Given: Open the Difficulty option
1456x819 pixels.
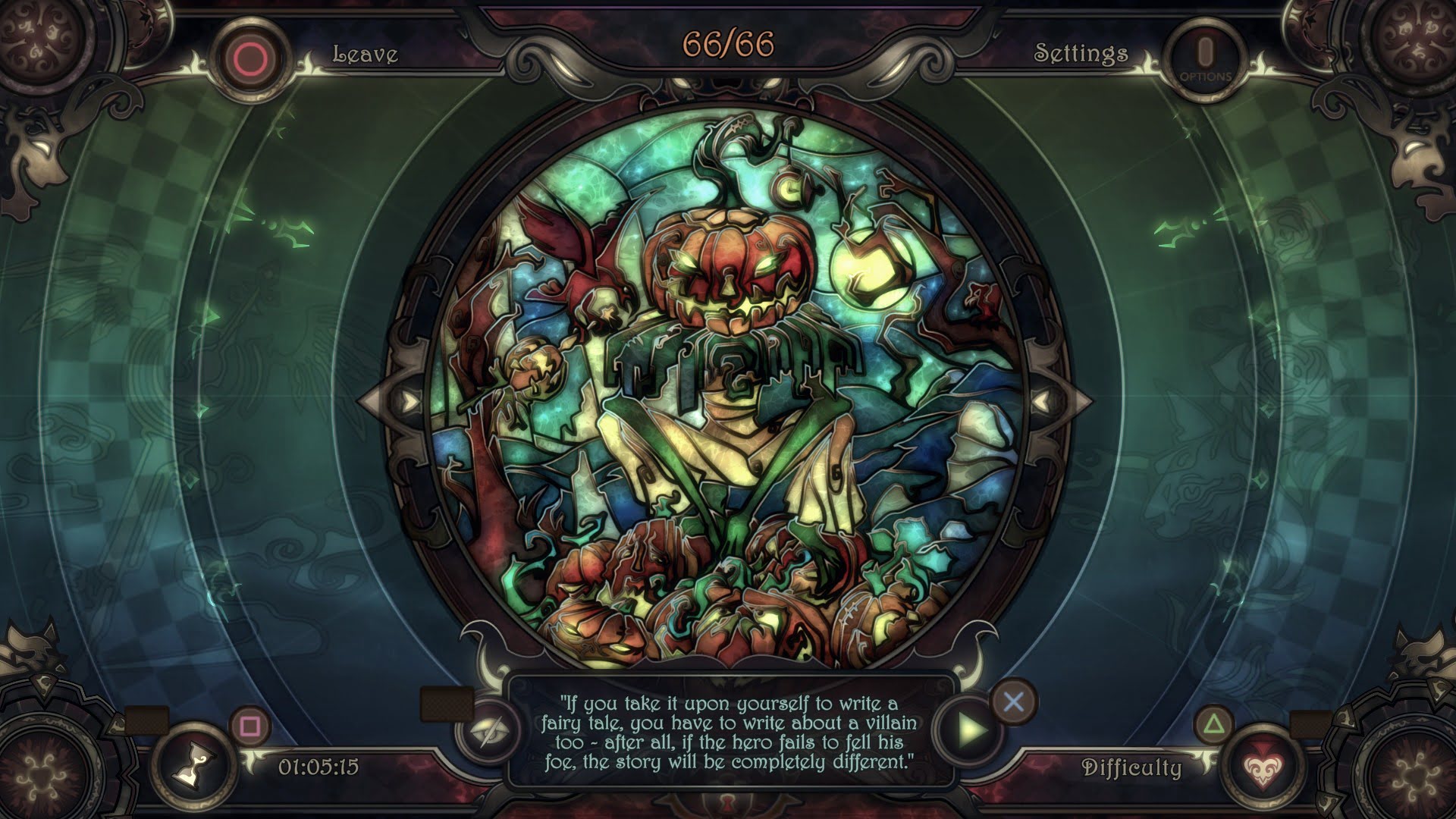Looking at the screenshot, I should 1131,767.
